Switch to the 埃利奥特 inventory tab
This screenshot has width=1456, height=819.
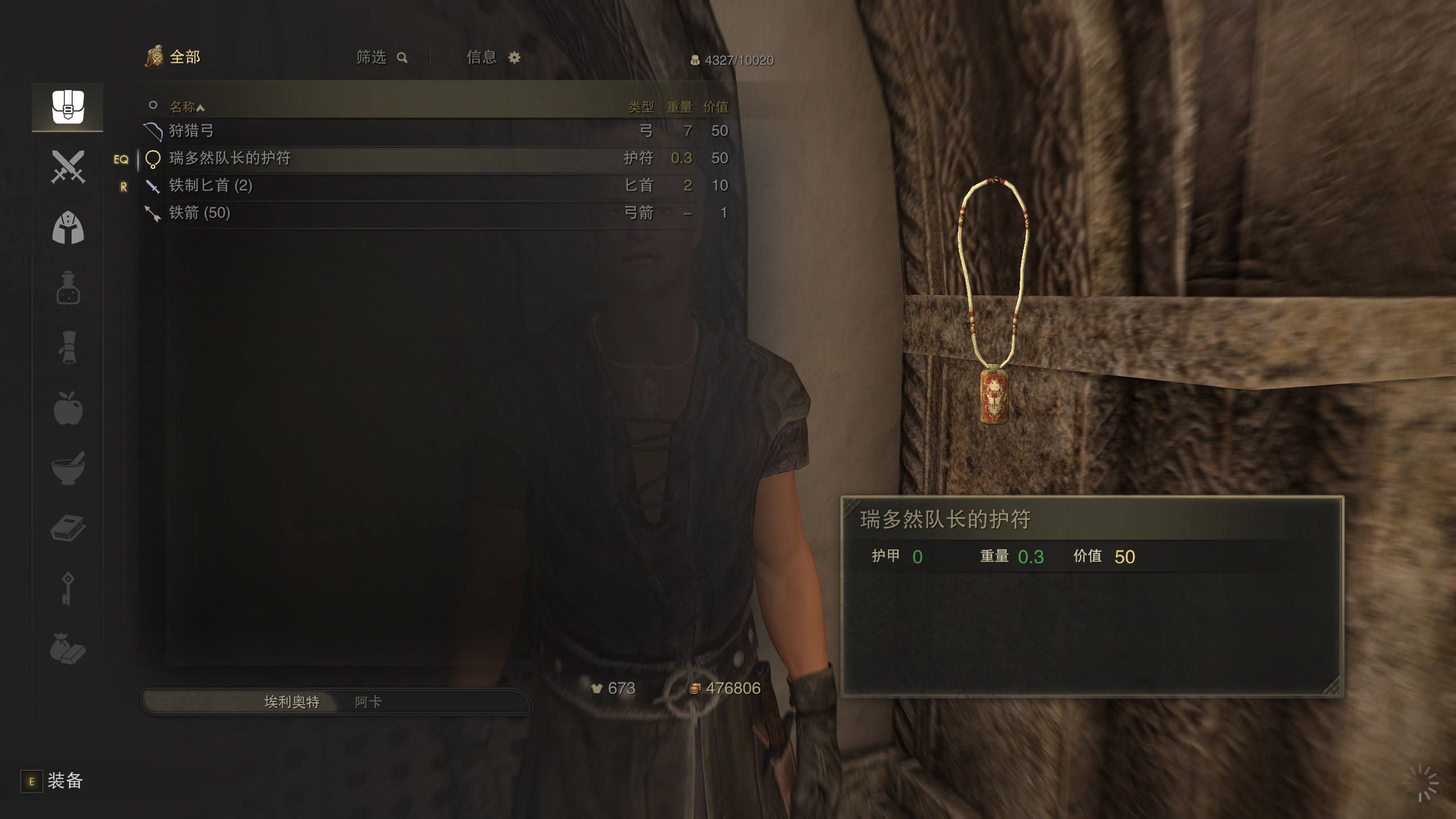(x=291, y=702)
